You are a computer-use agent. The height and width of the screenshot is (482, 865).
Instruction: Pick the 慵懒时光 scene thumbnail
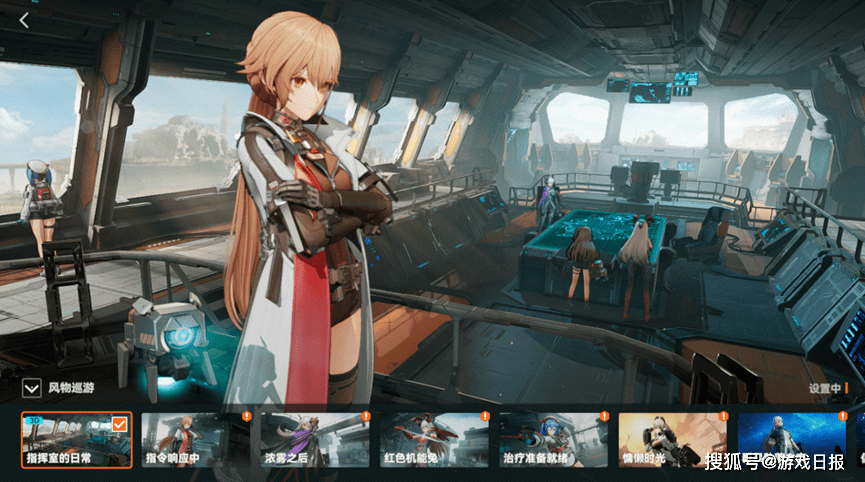672,439
